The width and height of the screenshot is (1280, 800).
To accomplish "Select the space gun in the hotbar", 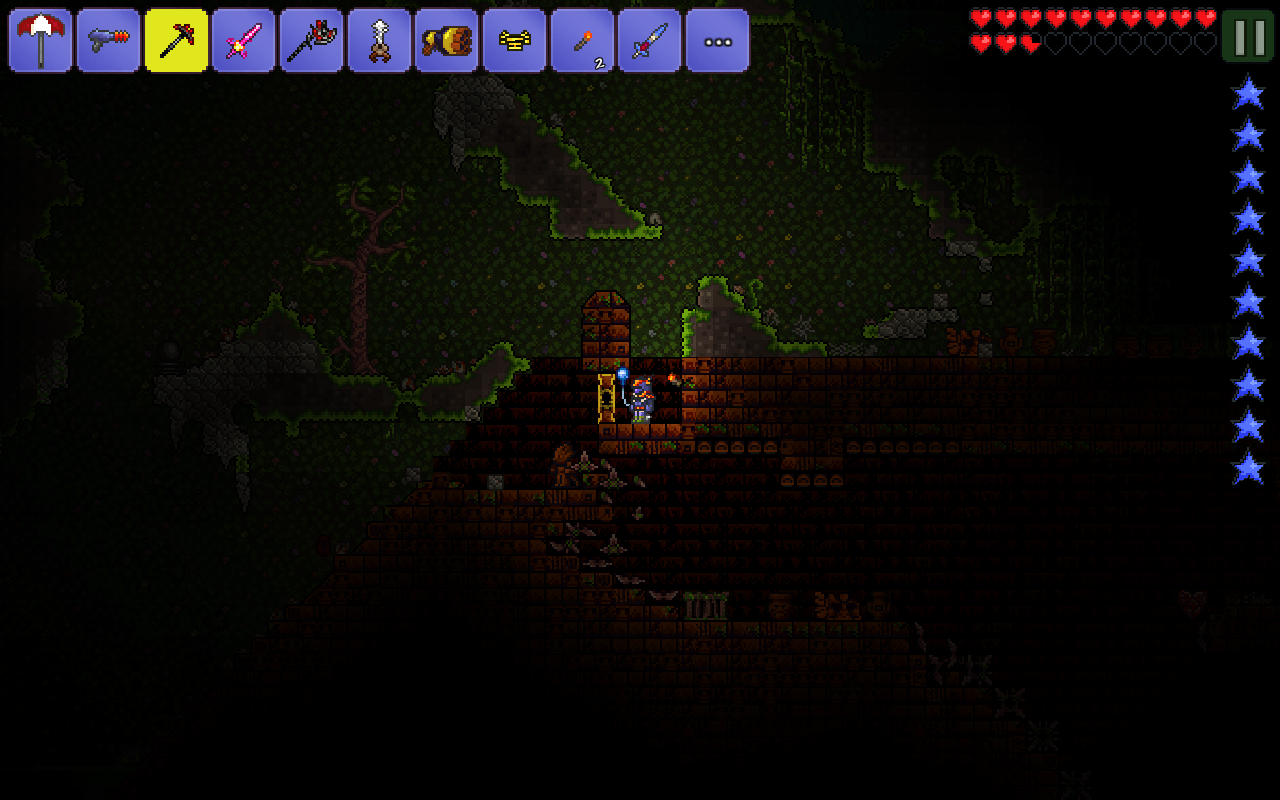I will pyautogui.click(x=108, y=40).
